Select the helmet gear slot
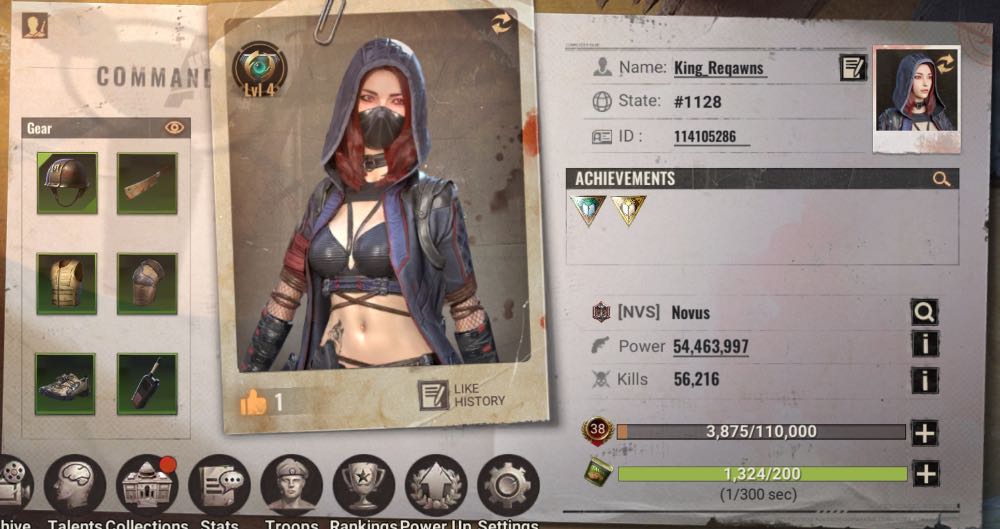This screenshot has height=529, width=1000. 67,183
